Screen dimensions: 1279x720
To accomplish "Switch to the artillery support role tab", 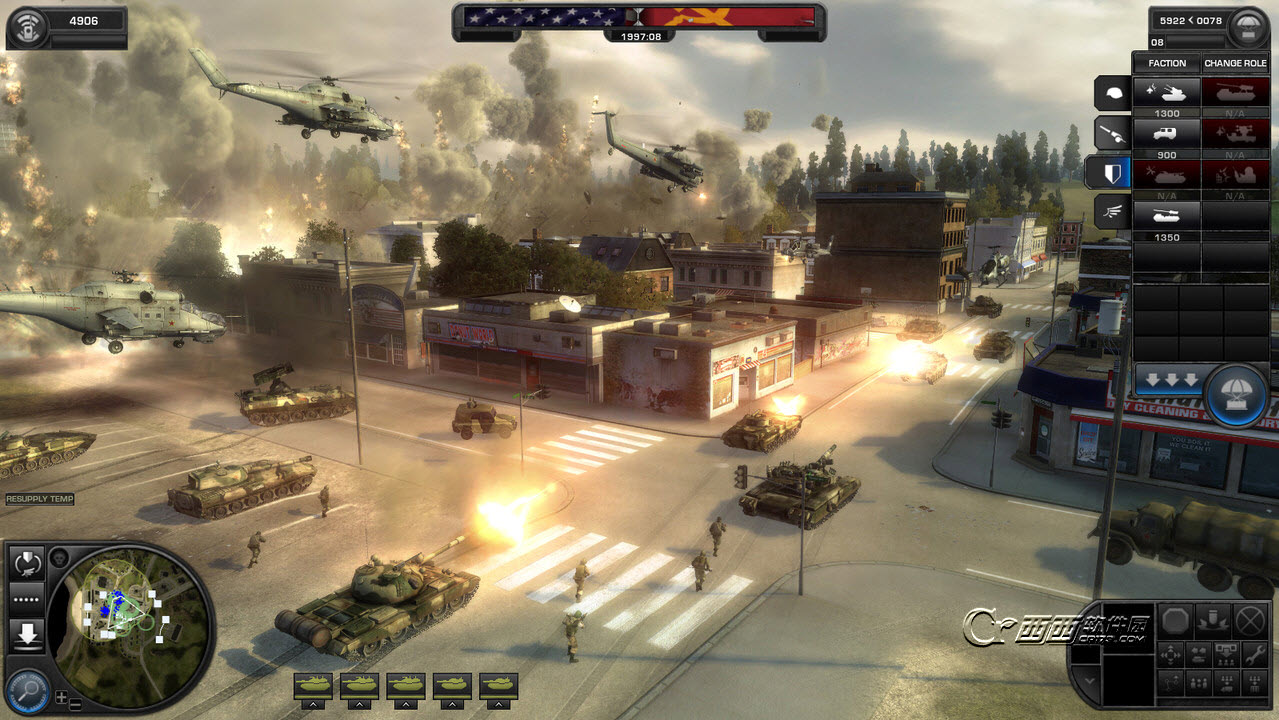I will [1113, 131].
